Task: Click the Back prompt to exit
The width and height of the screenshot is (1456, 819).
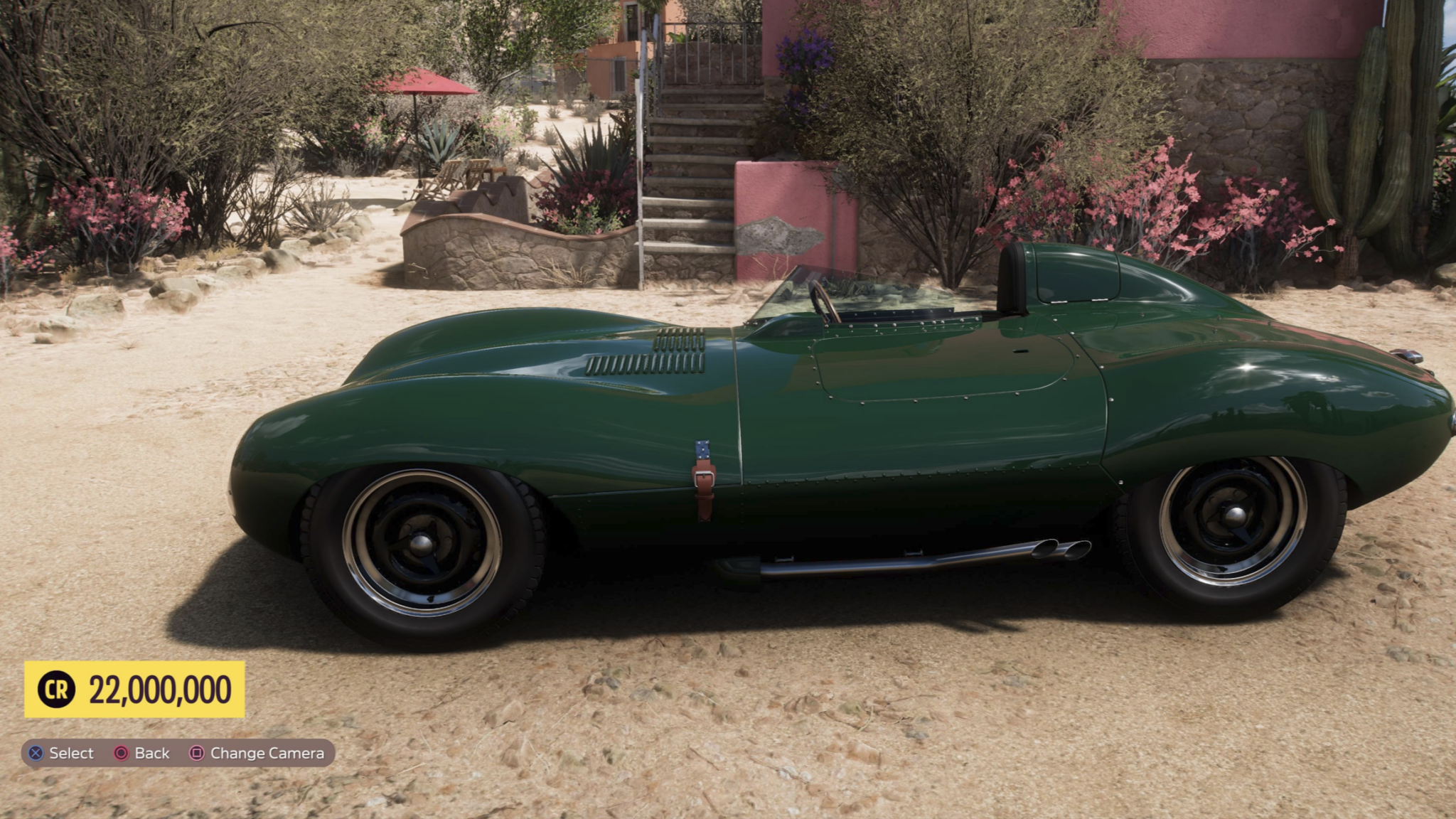Action: 151,754
